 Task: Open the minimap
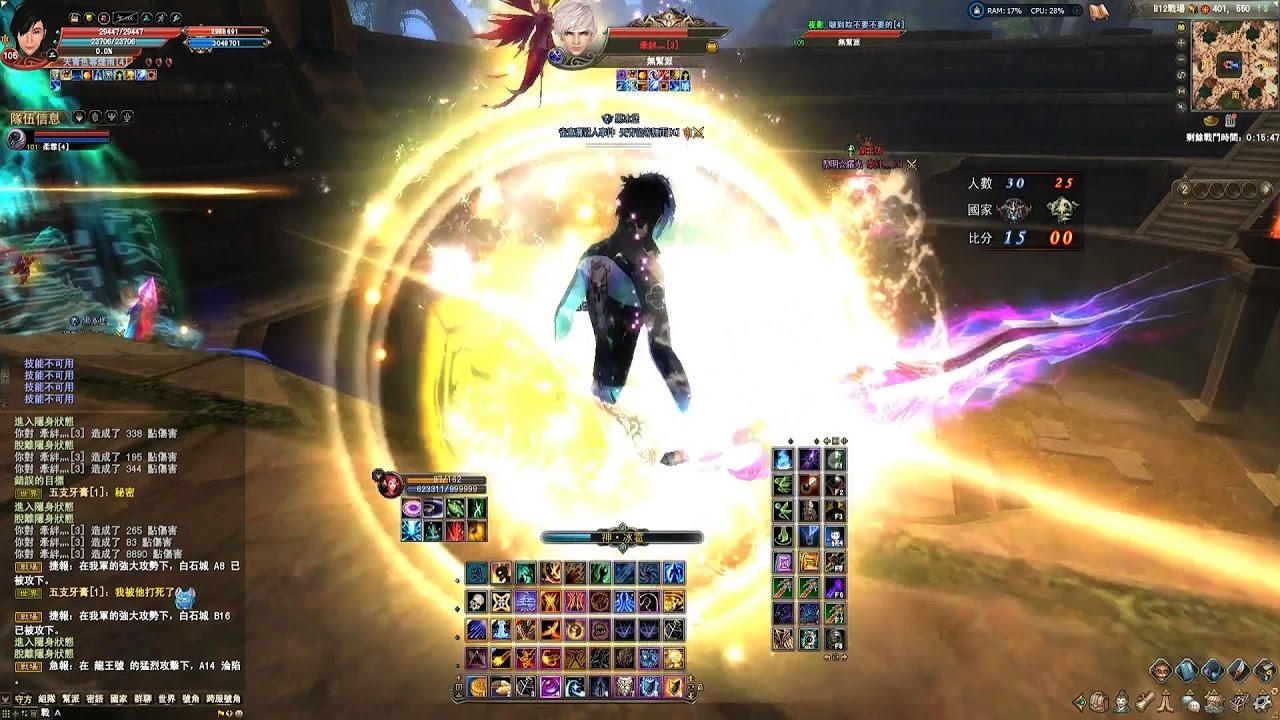coord(1233,64)
